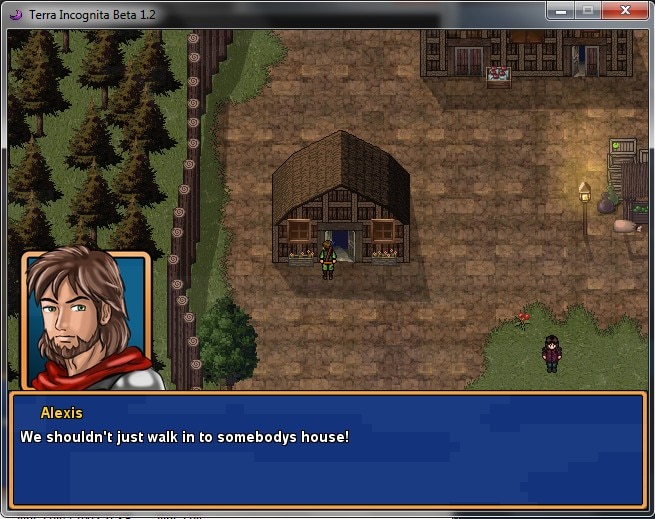Minimize the game window
The height and width of the screenshot is (519, 655).
click(561, 10)
